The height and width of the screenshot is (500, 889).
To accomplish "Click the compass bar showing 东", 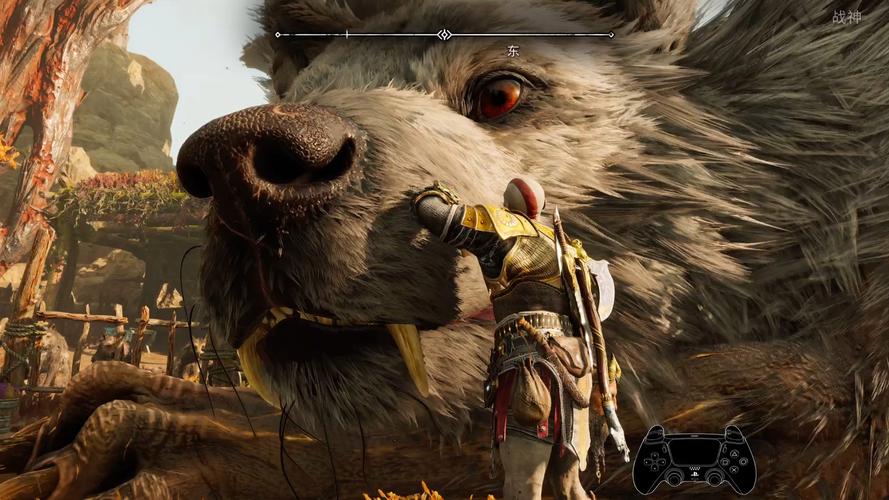I will point(445,35).
